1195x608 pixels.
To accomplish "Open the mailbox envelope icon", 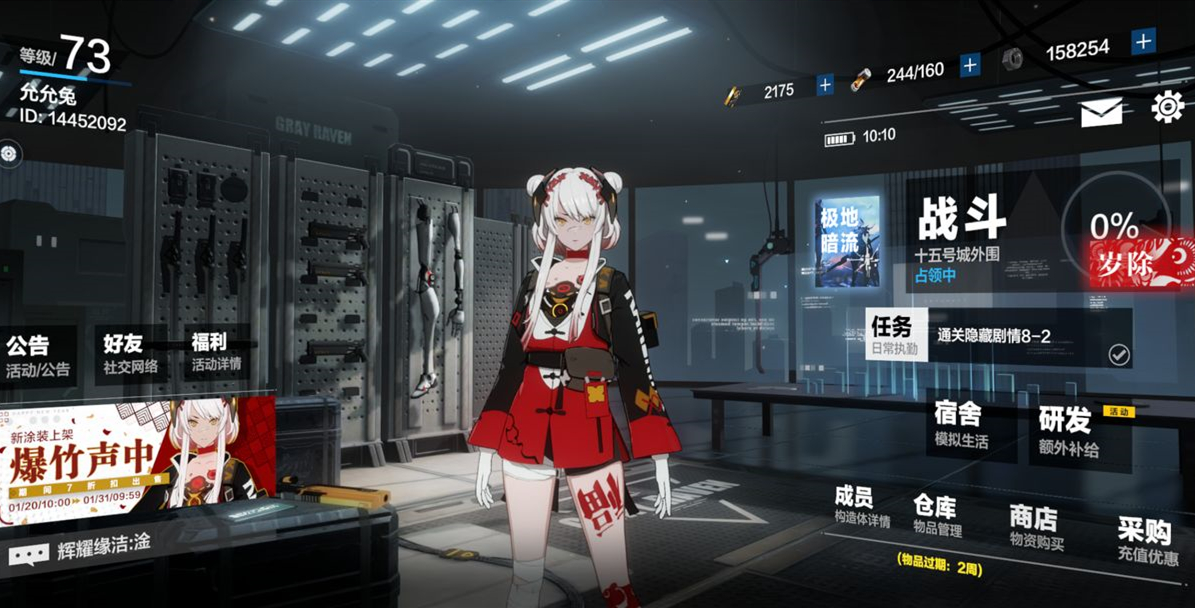I will click(1101, 112).
